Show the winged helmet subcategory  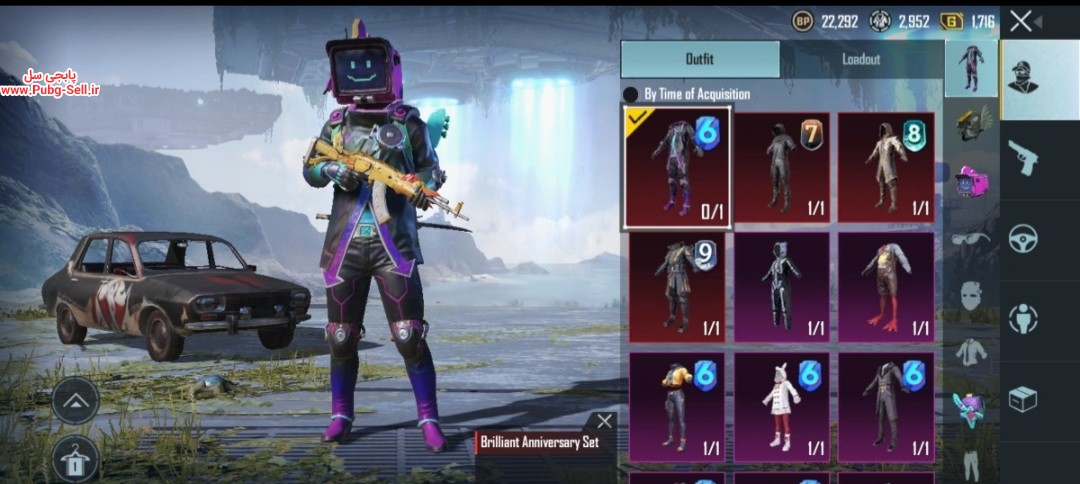point(972,122)
